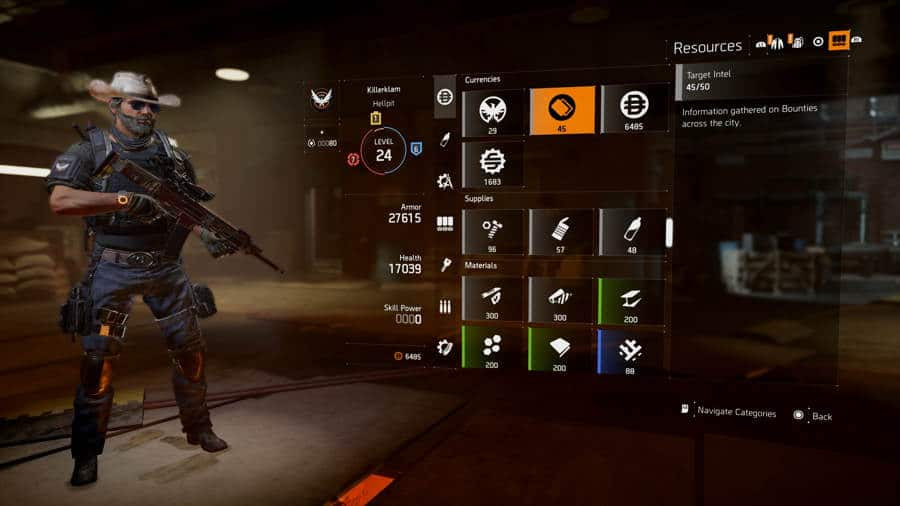Select the SHD Tech eagle currency tile
The image size is (900, 506).
tap(493, 109)
